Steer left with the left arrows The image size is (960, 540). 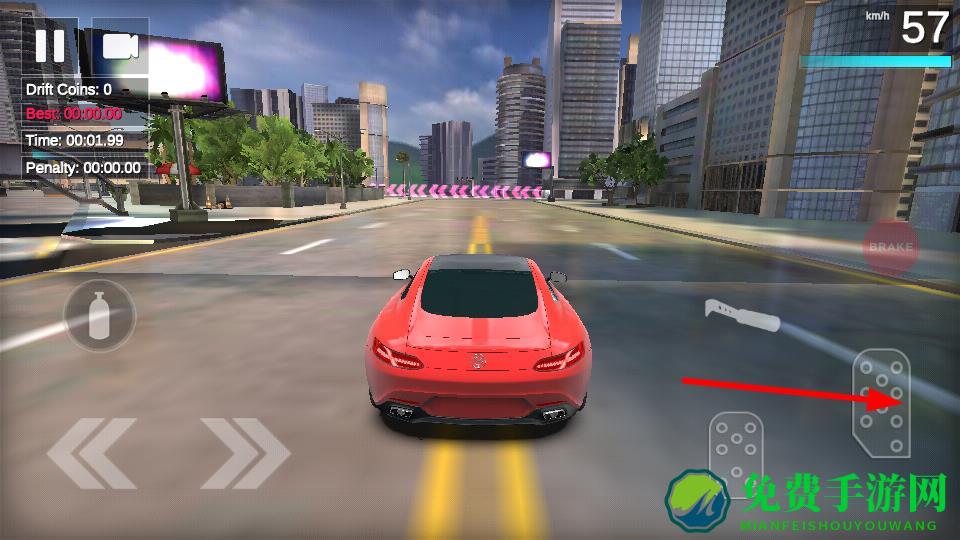(91, 453)
